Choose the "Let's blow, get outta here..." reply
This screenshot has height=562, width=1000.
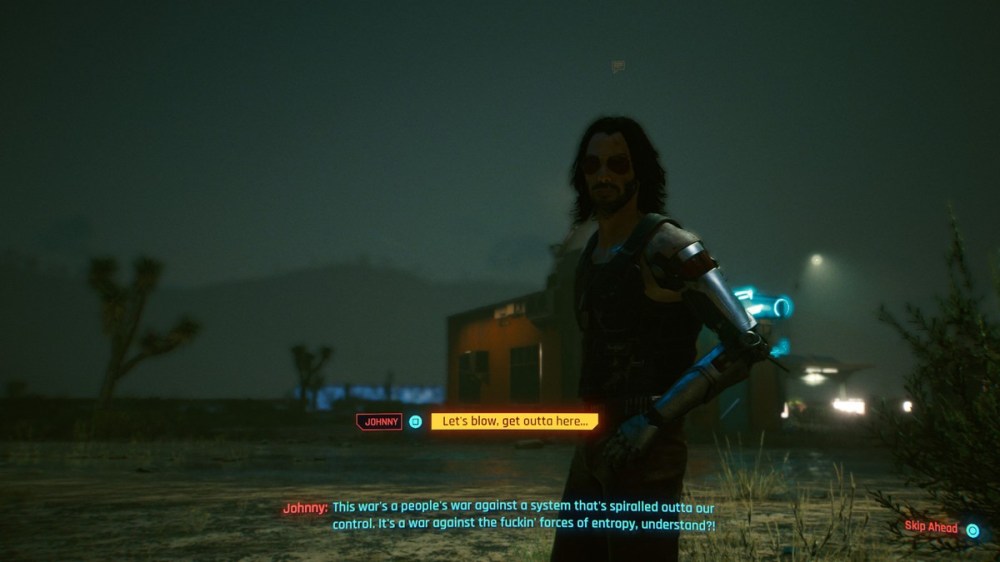click(x=514, y=422)
